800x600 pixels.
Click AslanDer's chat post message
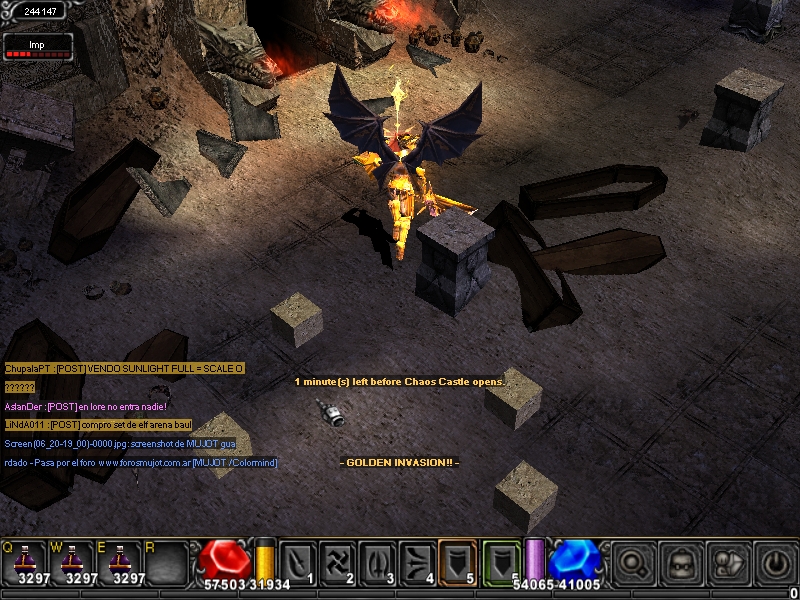pos(85,407)
